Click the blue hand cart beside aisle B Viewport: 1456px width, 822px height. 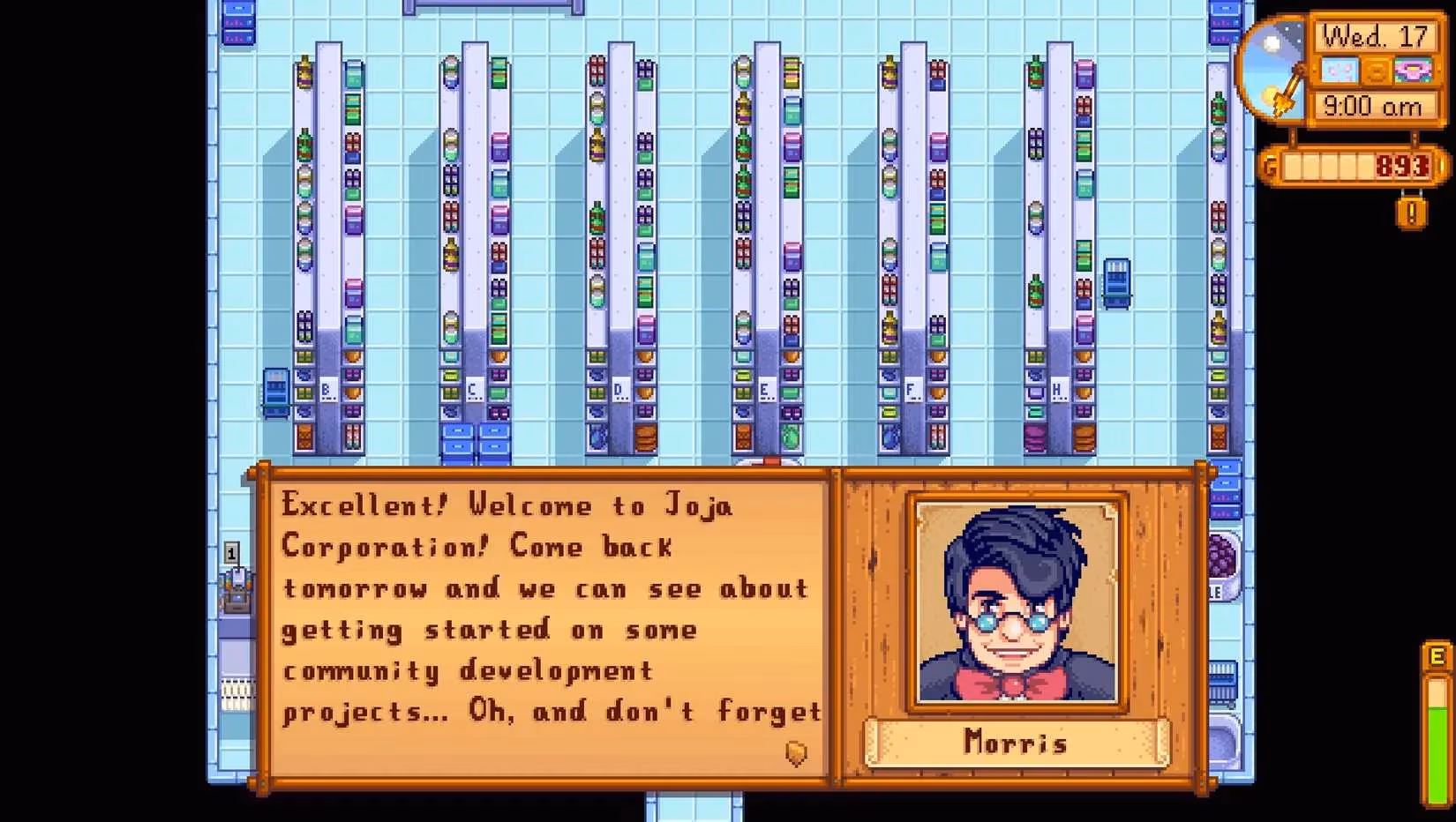coord(274,391)
